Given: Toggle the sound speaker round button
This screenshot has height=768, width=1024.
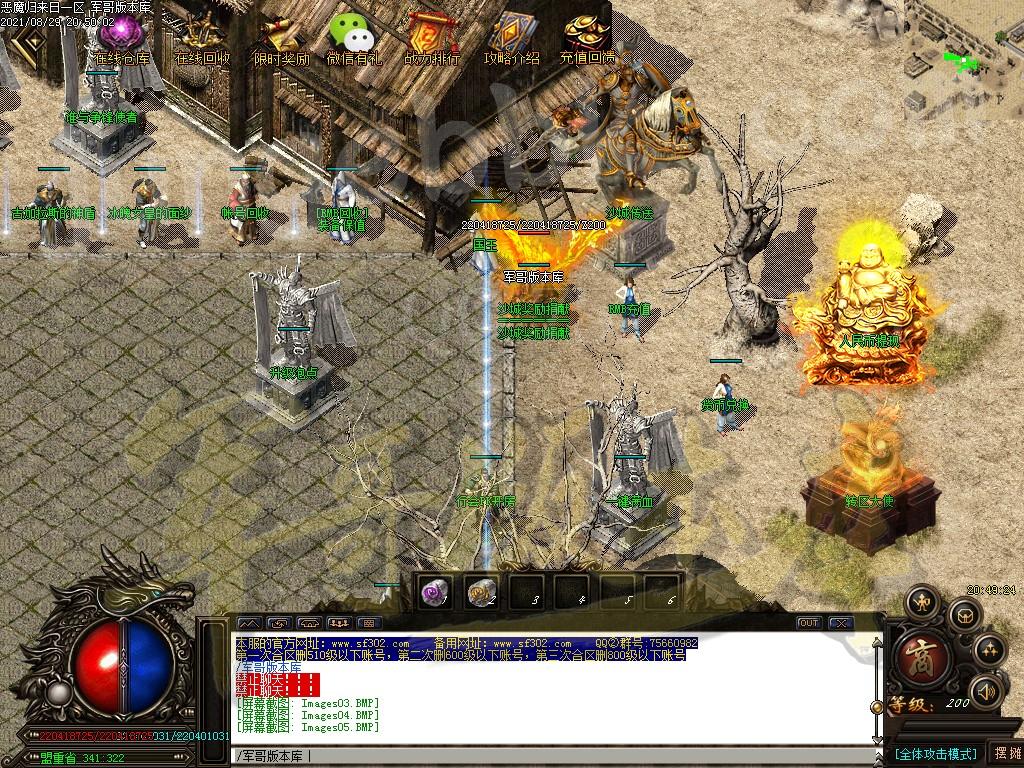Looking at the screenshot, I should click(x=986, y=690).
